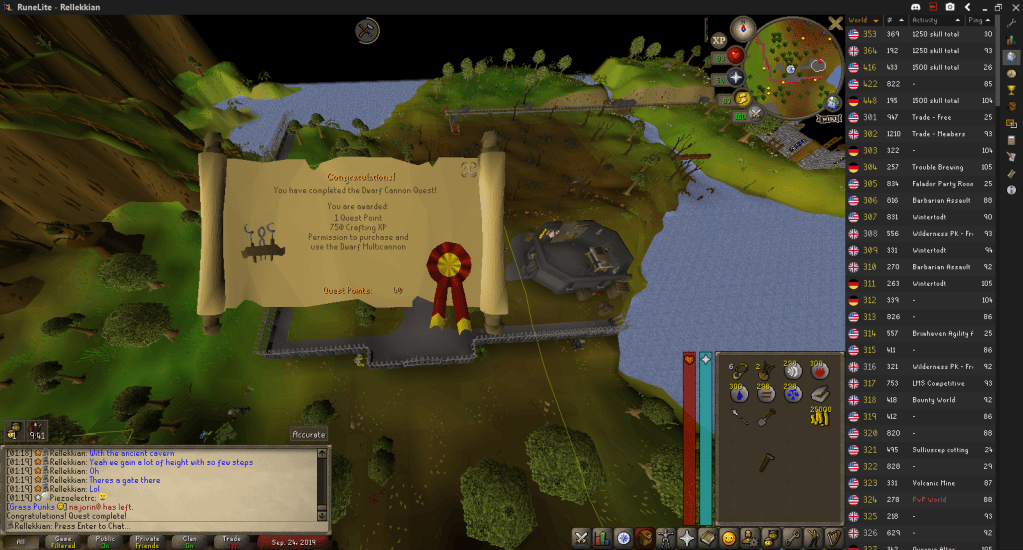Click the compass on the minimap

click(x=743, y=29)
